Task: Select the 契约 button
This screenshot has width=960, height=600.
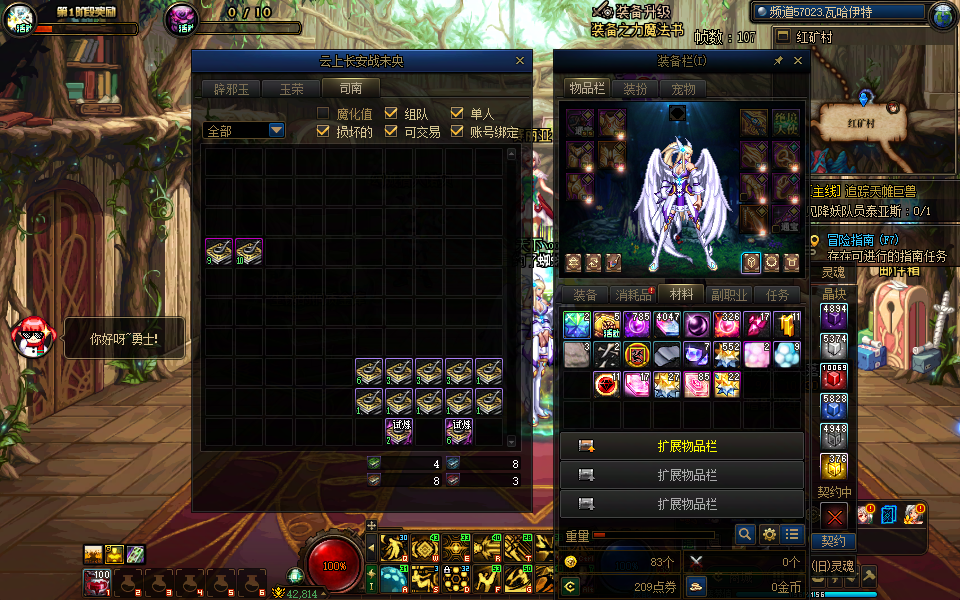Action: pyautogui.click(x=833, y=541)
